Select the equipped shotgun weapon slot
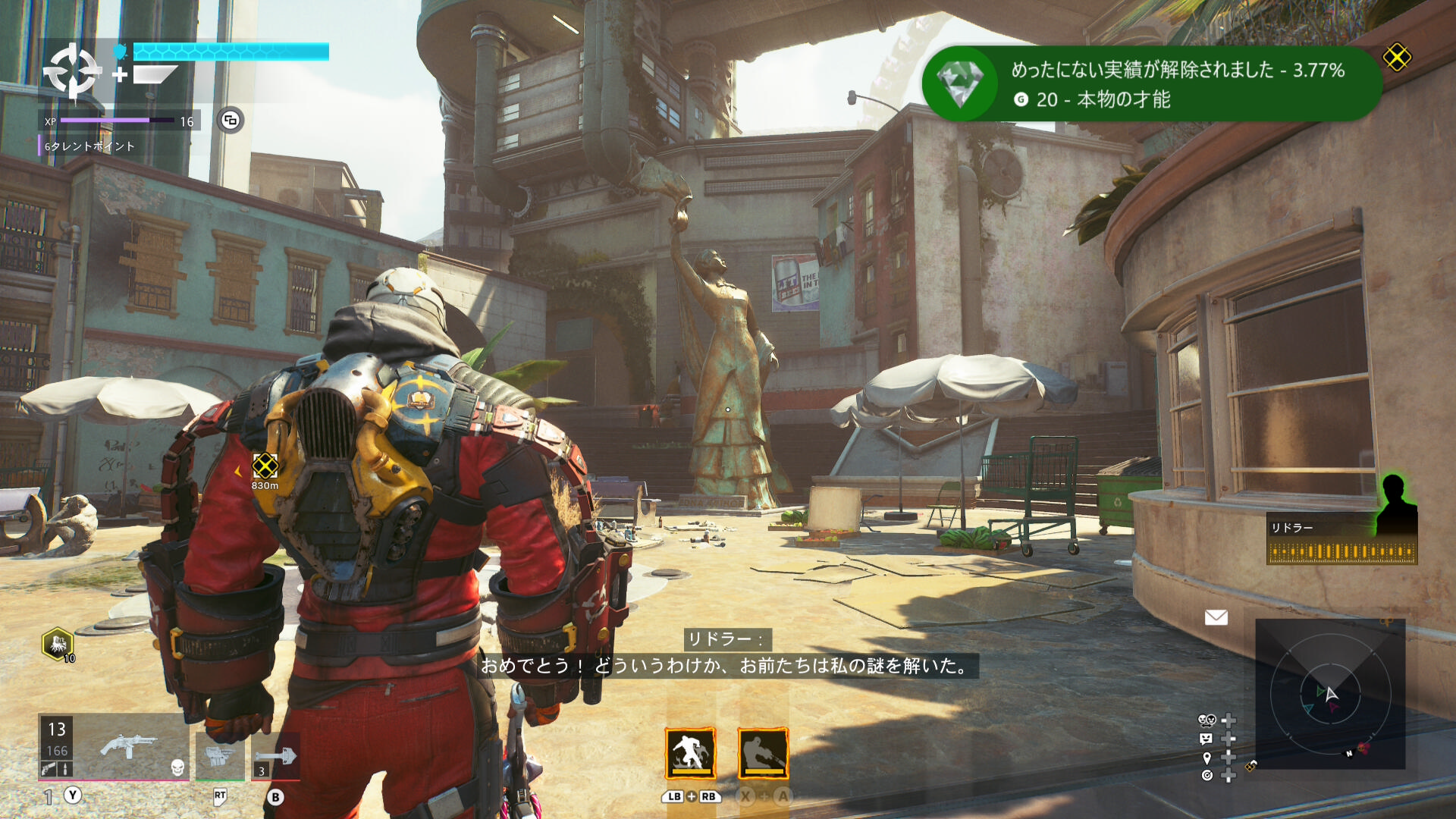Viewport: 1456px width, 819px height. click(129, 747)
